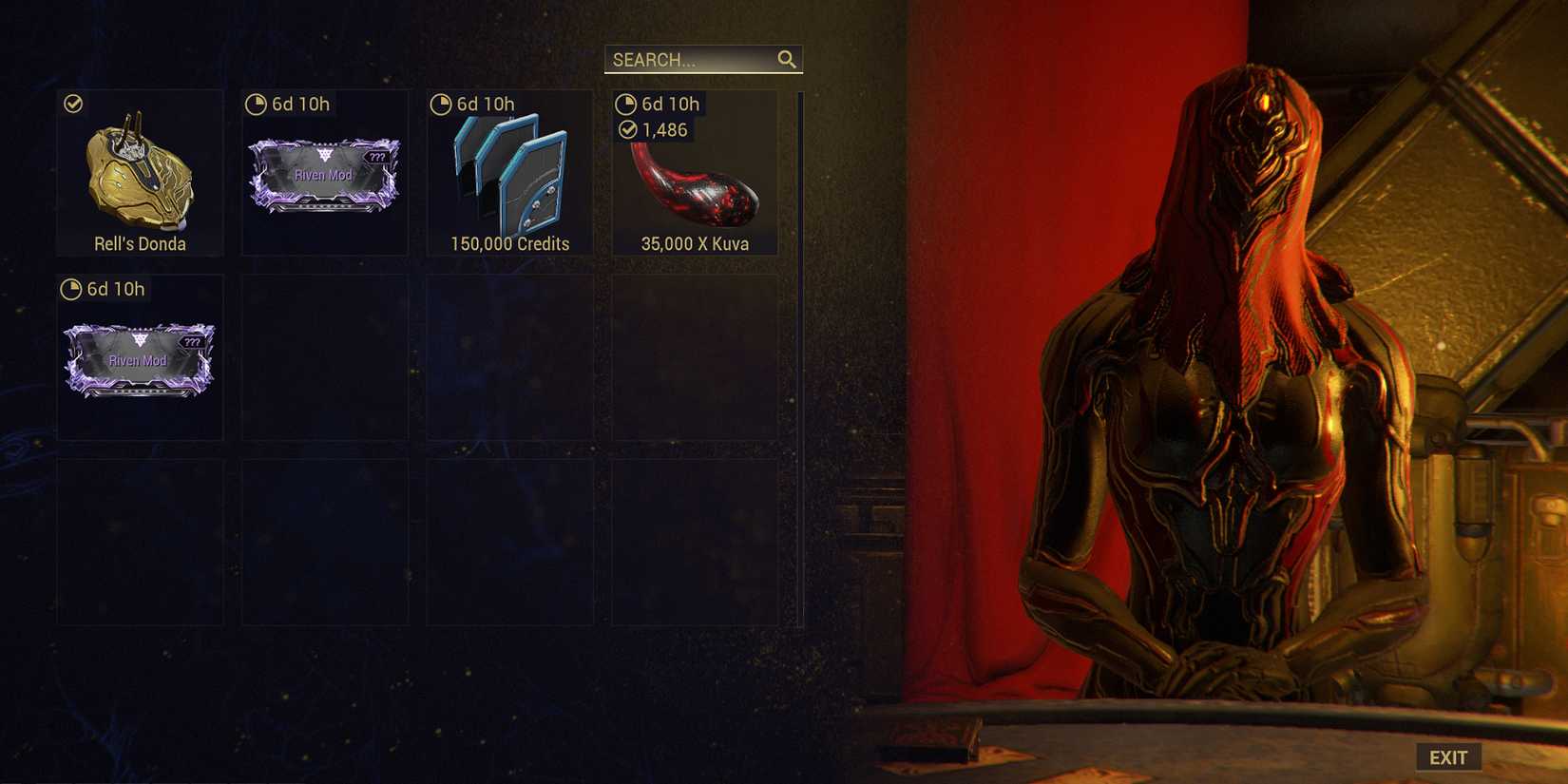Click the 35,000 X Kuva text label
The height and width of the screenshot is (784, 1568).
point(695,243)
